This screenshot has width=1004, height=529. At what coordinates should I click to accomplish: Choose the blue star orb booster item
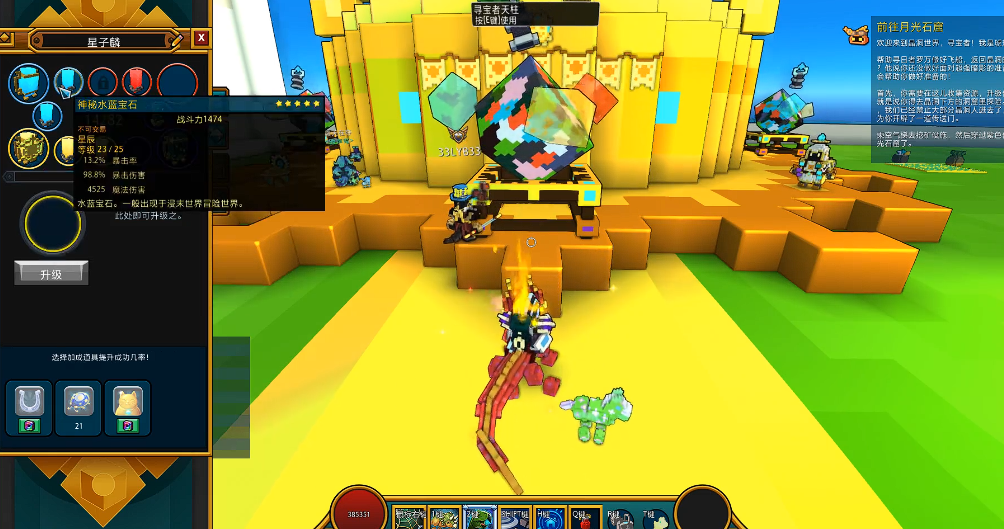[78, 403]
